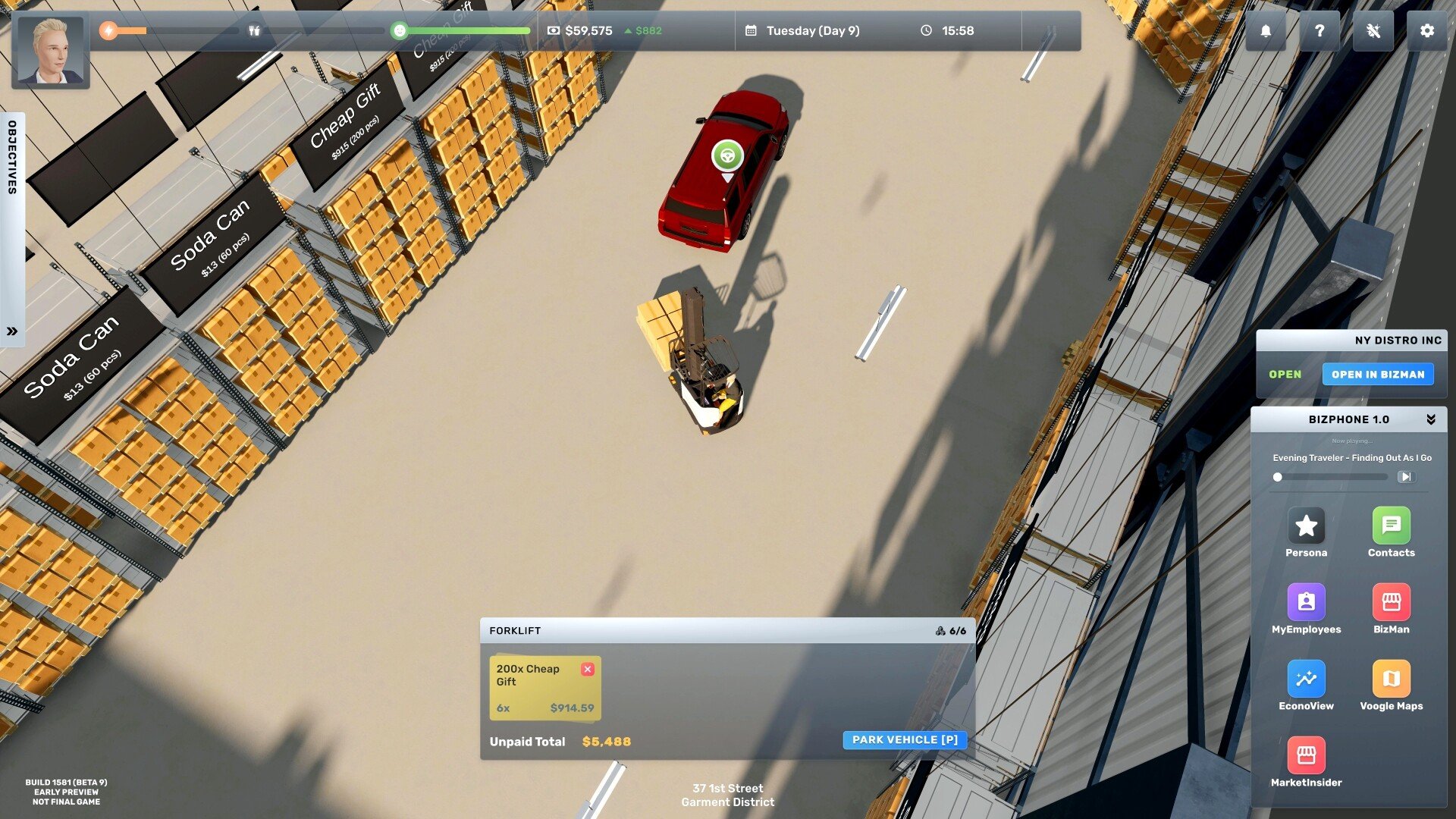The image size is (1456, 819).
Task: Remove the Cheap Gift from the forklift
Action: (x=588, y=669)
